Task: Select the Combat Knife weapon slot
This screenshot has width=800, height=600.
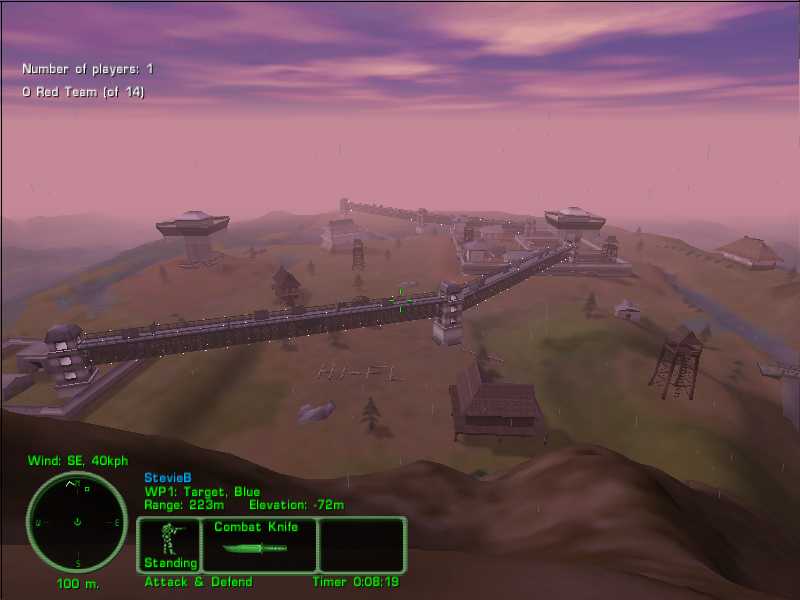Action: tap(259, 544)
